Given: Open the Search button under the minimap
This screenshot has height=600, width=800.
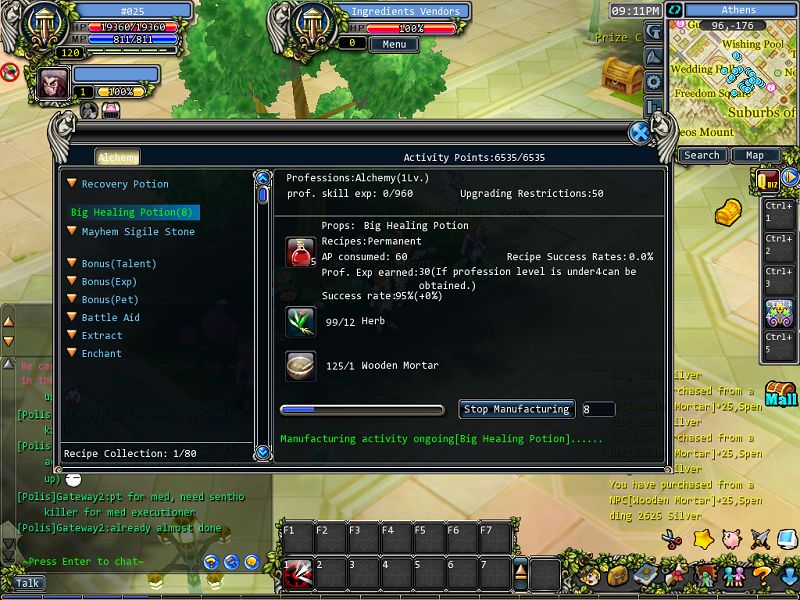Looking at the screenshot, I should click(x=702, y=155).
